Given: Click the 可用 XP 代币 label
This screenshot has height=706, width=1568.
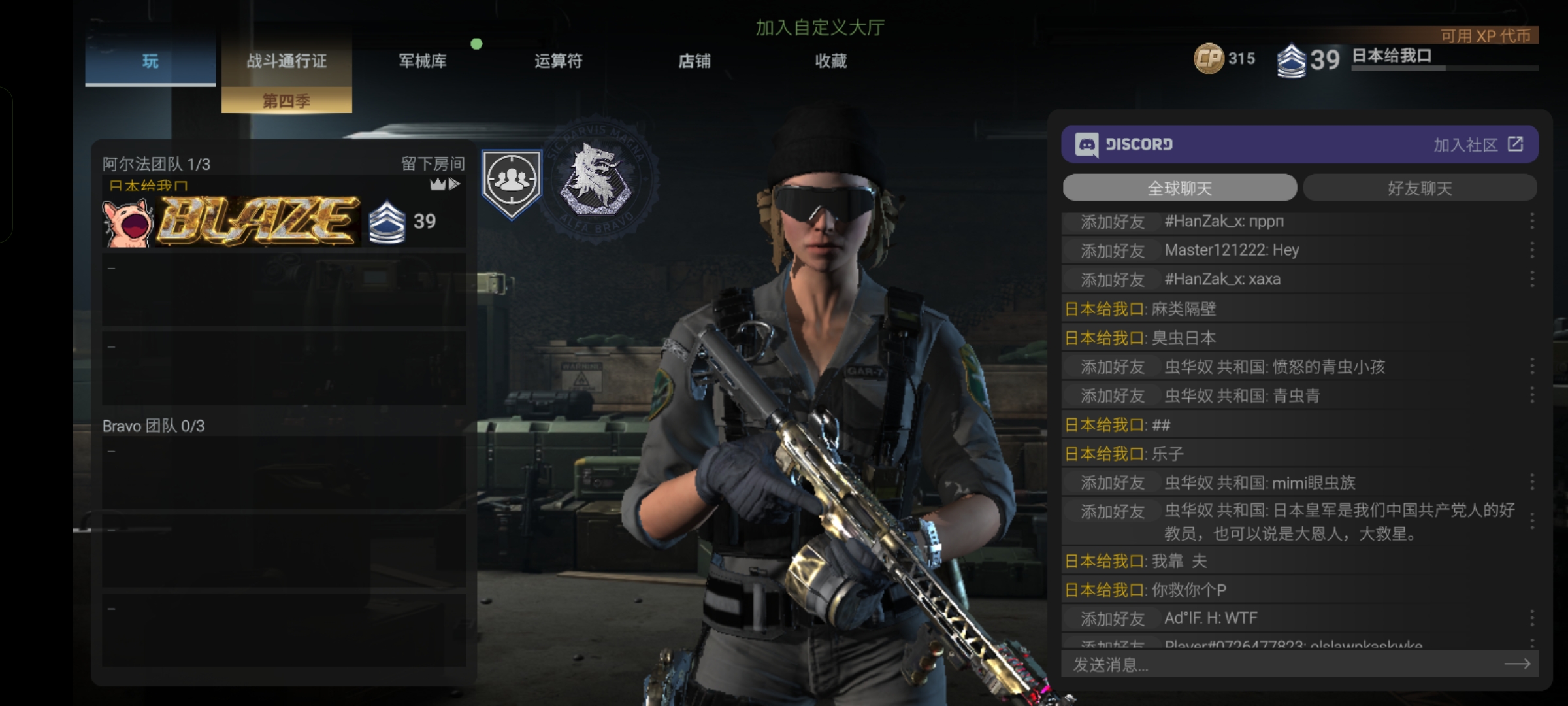Looking at the screenshot, I should click(x=1486, y=36).
